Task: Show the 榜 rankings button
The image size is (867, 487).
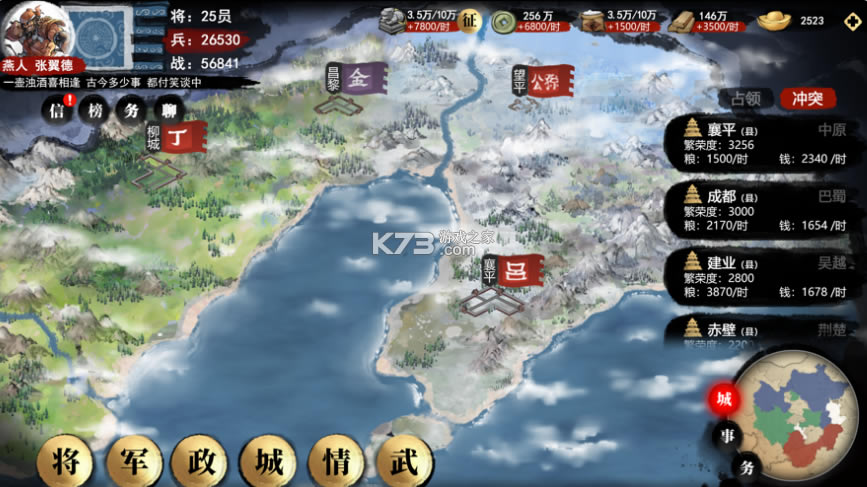Action: pos(94,111)
